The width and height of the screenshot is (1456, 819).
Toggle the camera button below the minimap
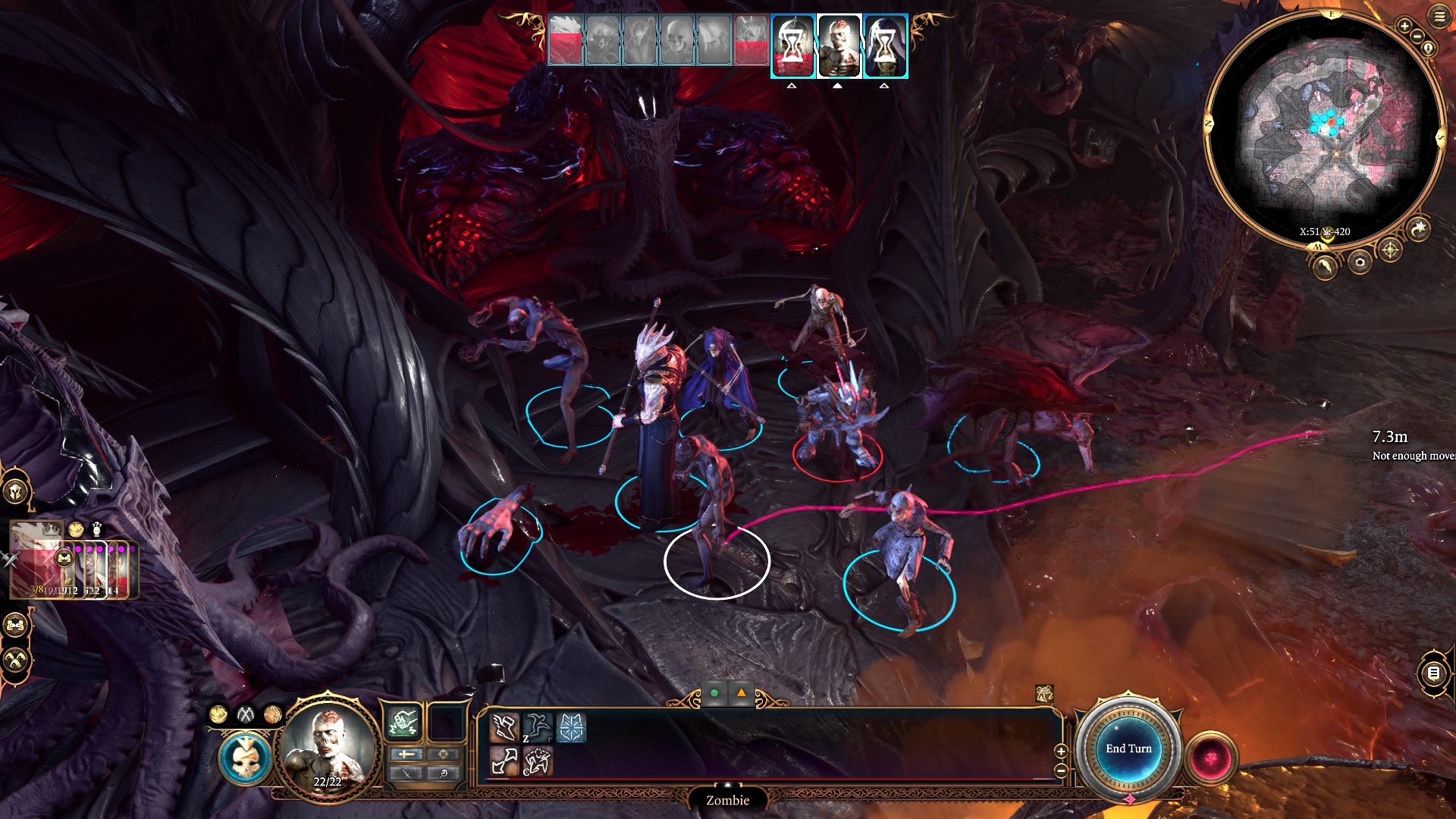point(1360,262)
